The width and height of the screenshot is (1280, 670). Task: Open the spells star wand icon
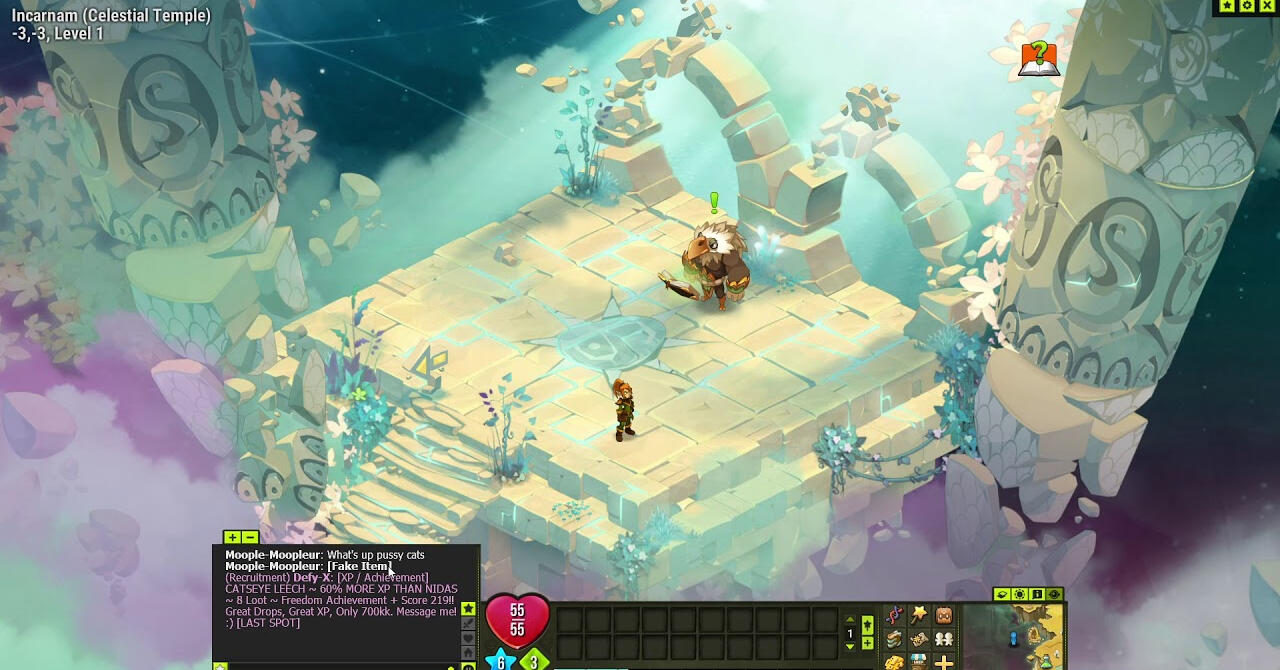pyautogui.click(x=919, y=616)
